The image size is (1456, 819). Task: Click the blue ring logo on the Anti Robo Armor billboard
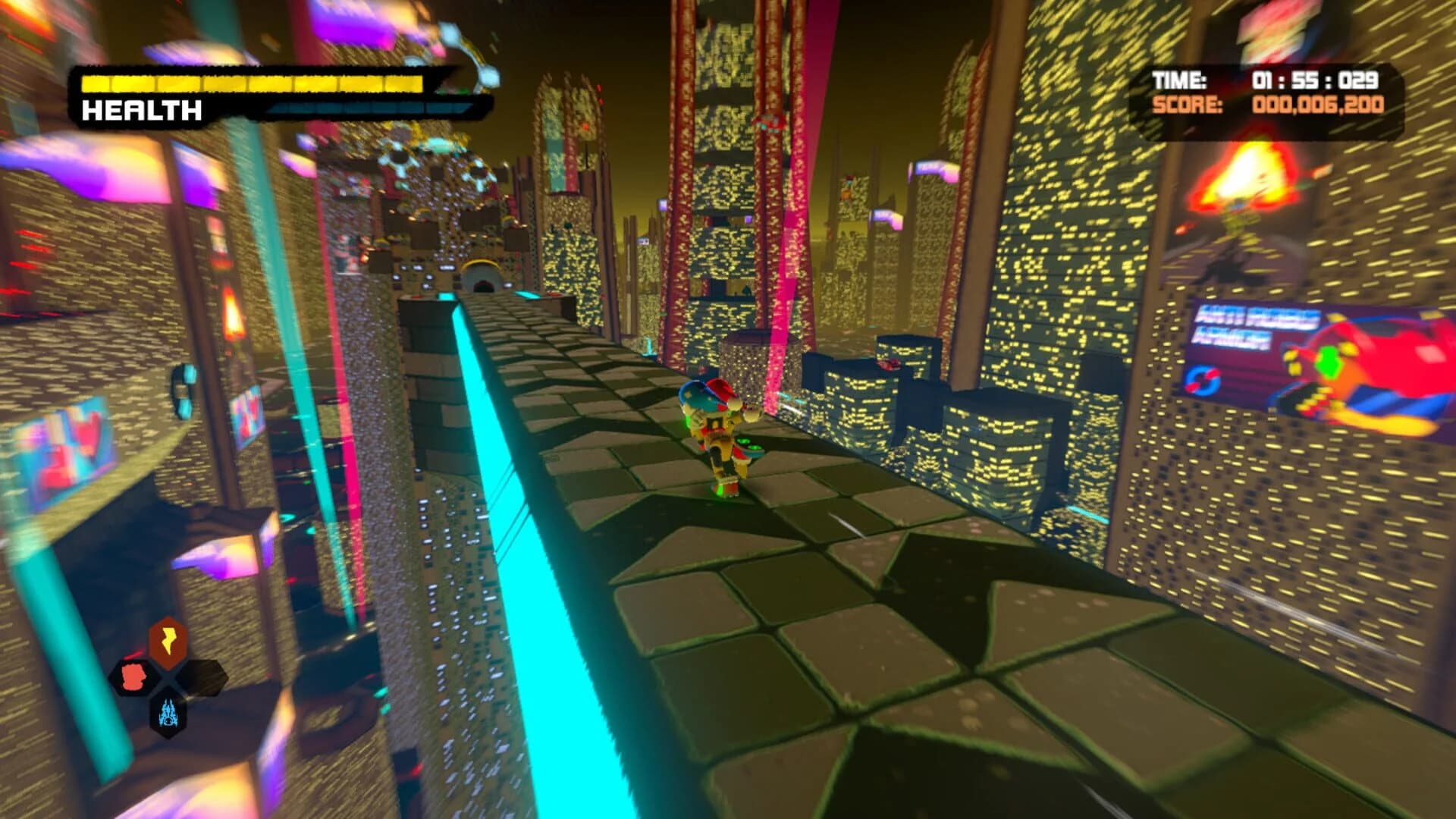[x=1203, y=381]
